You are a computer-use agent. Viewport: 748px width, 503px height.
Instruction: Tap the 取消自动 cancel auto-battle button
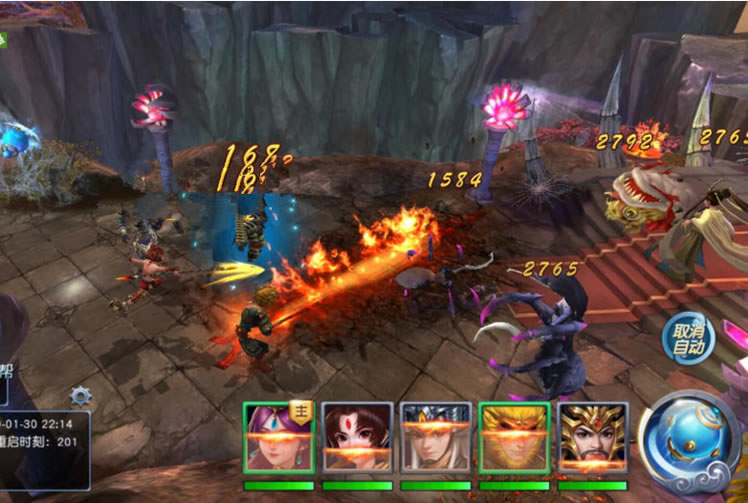point(689,338)
